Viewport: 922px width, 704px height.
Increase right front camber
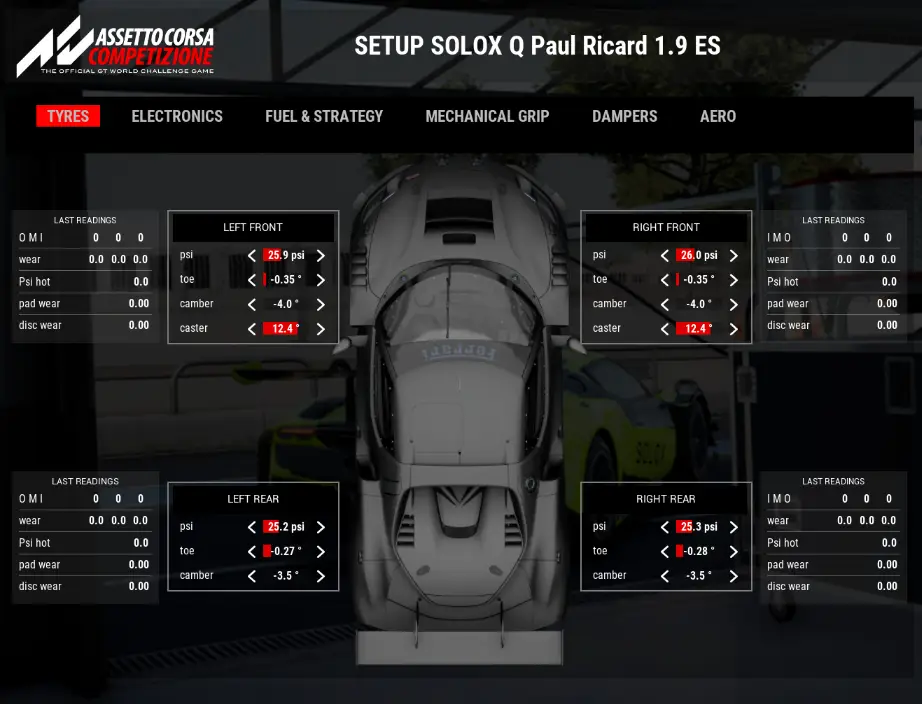coord(734,305)
